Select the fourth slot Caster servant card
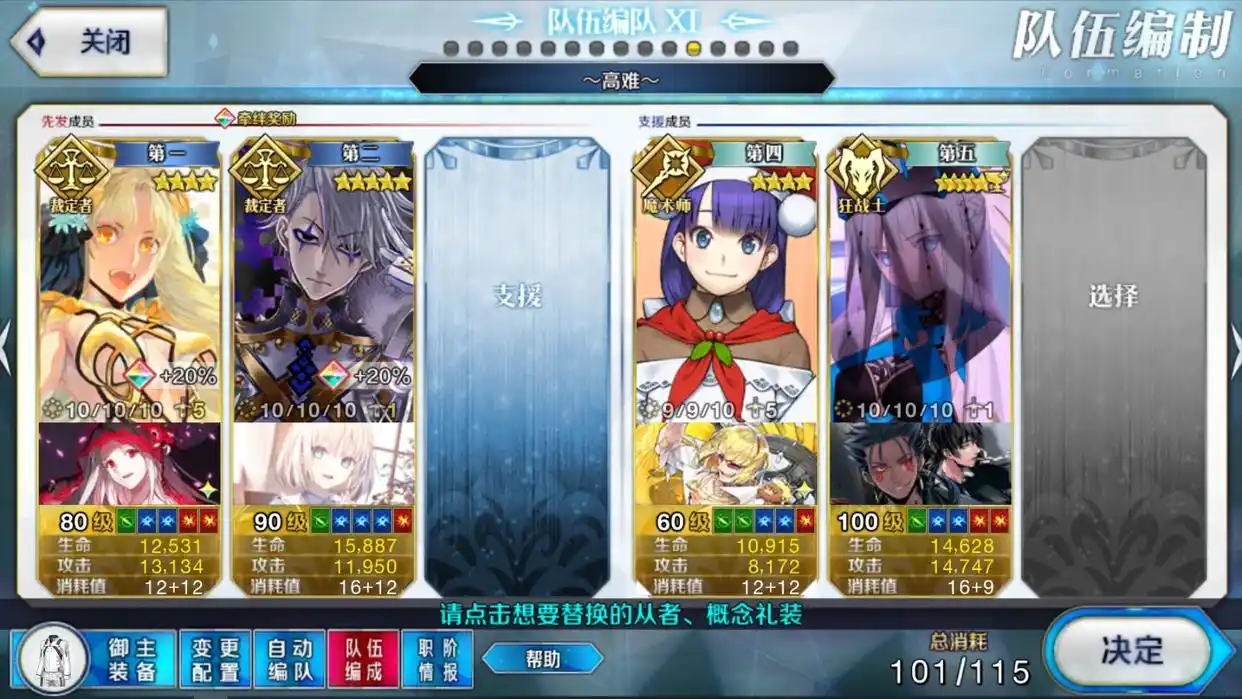The image size is (1242, 699). click(726, 290)
